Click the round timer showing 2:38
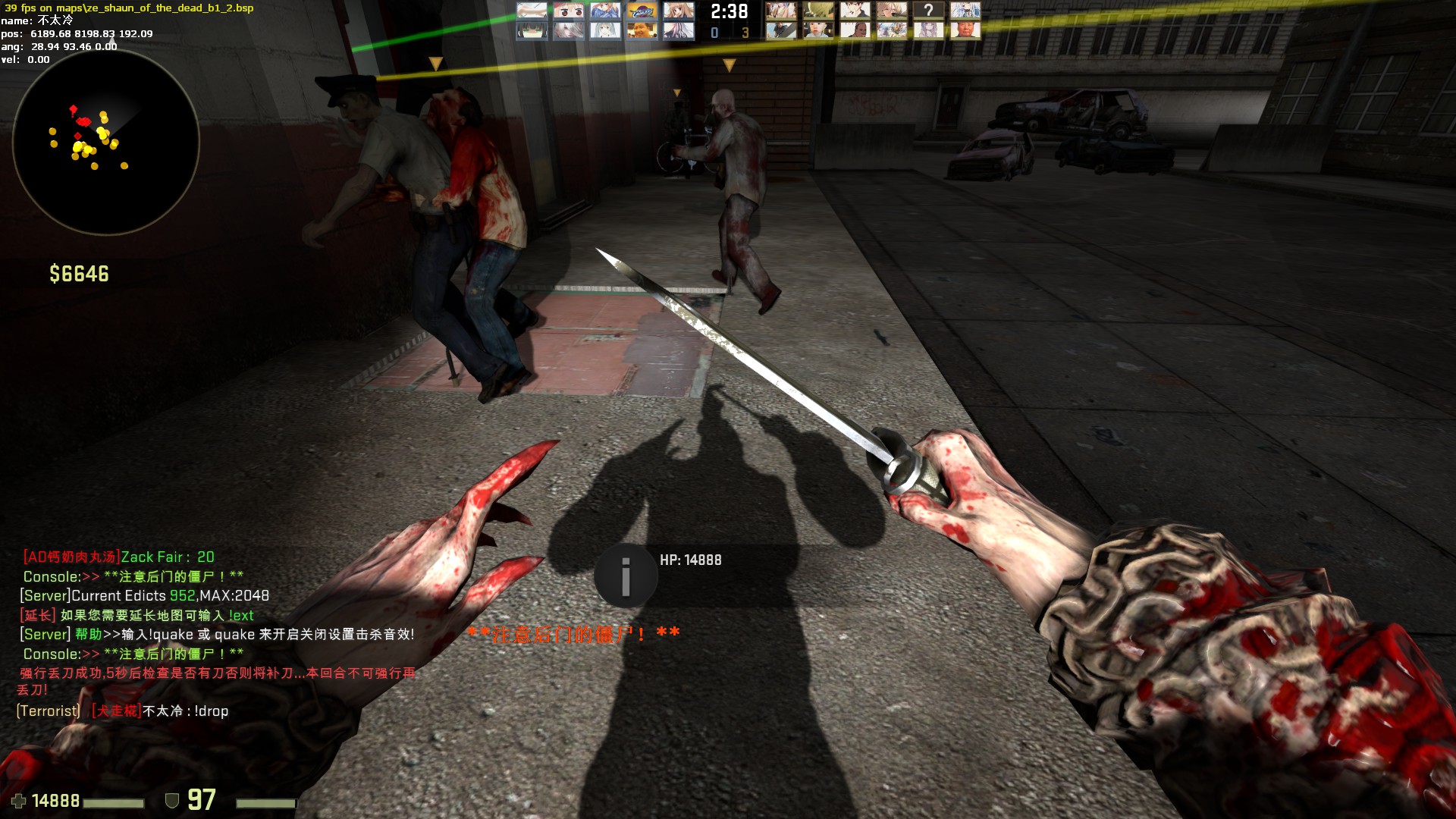Viewport: 1456px width, 819px height. (x=730, y=14)
